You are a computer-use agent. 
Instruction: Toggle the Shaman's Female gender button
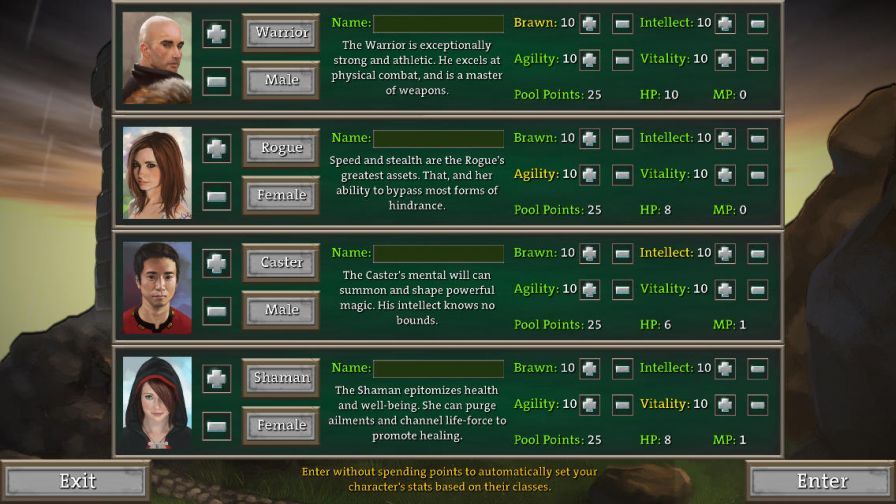tap(281, 425)
